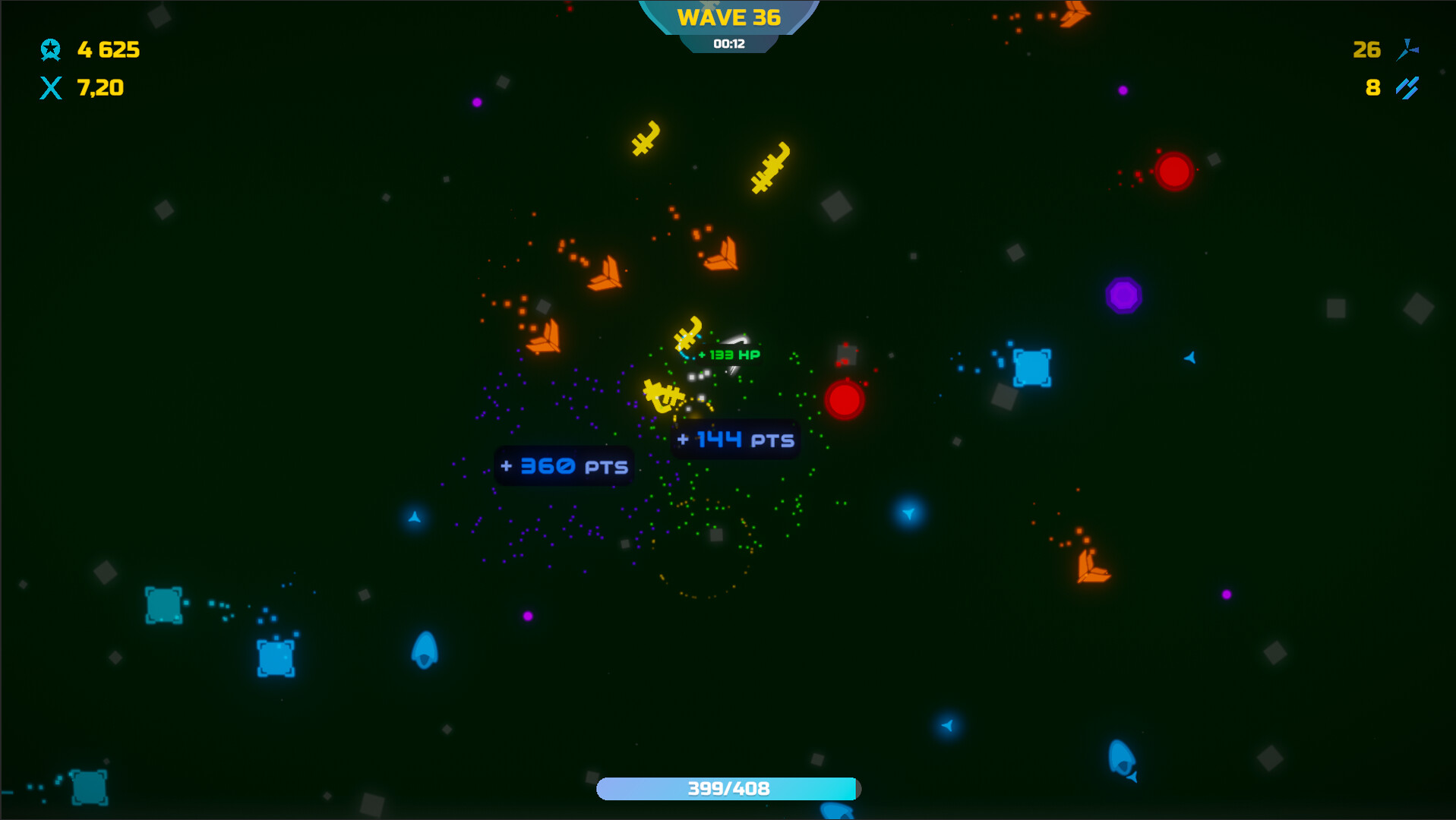Click the +360 PTS popup label
The height and width of the screenshot is (820, 1456).
(x=563, y=466)
